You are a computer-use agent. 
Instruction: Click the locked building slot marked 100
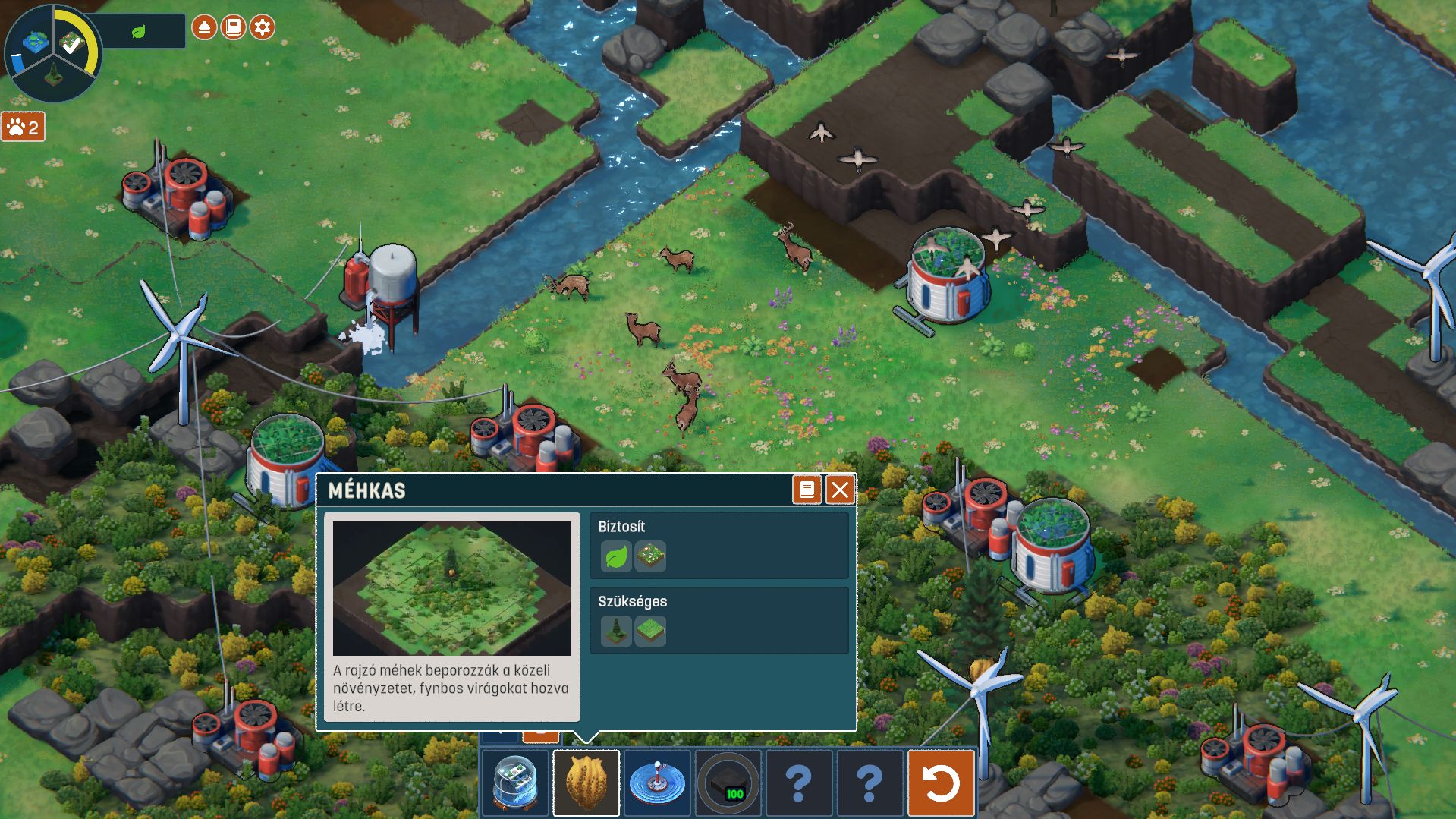(728, 783)
